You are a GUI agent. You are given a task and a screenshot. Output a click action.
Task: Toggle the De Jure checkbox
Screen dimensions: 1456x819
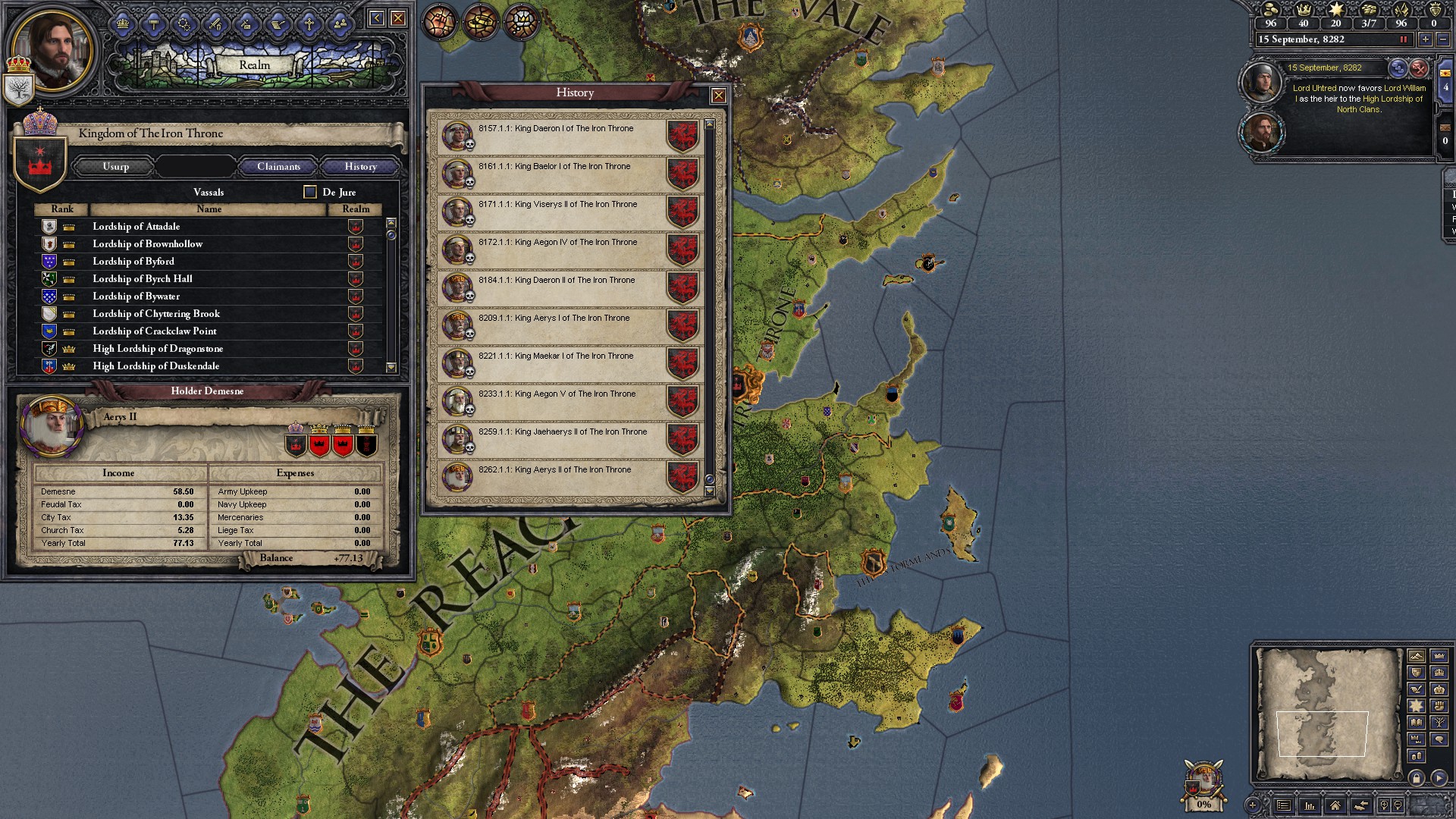pos(310,192)
